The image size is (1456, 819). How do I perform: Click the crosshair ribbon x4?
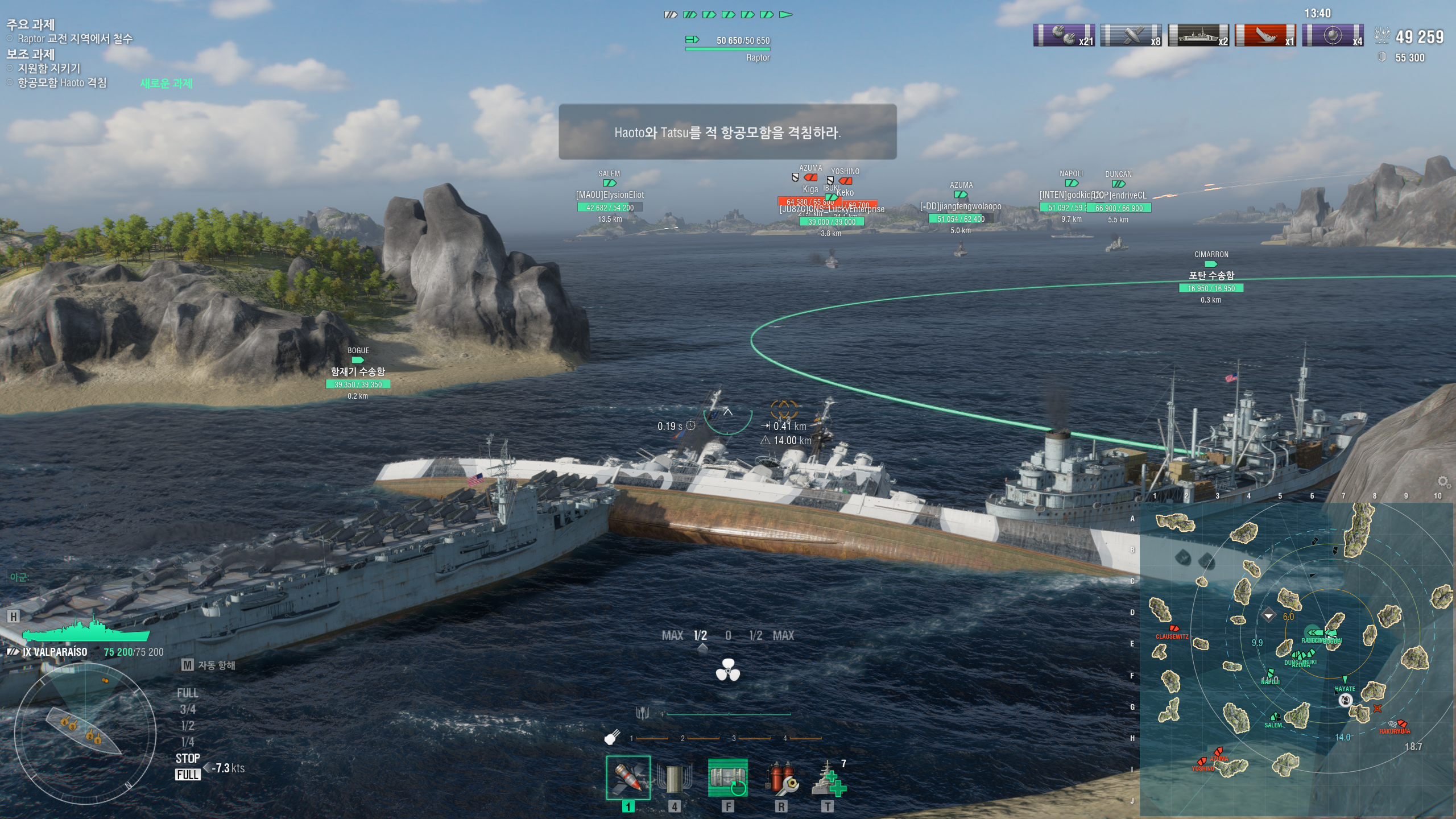tap(1332, 35)
